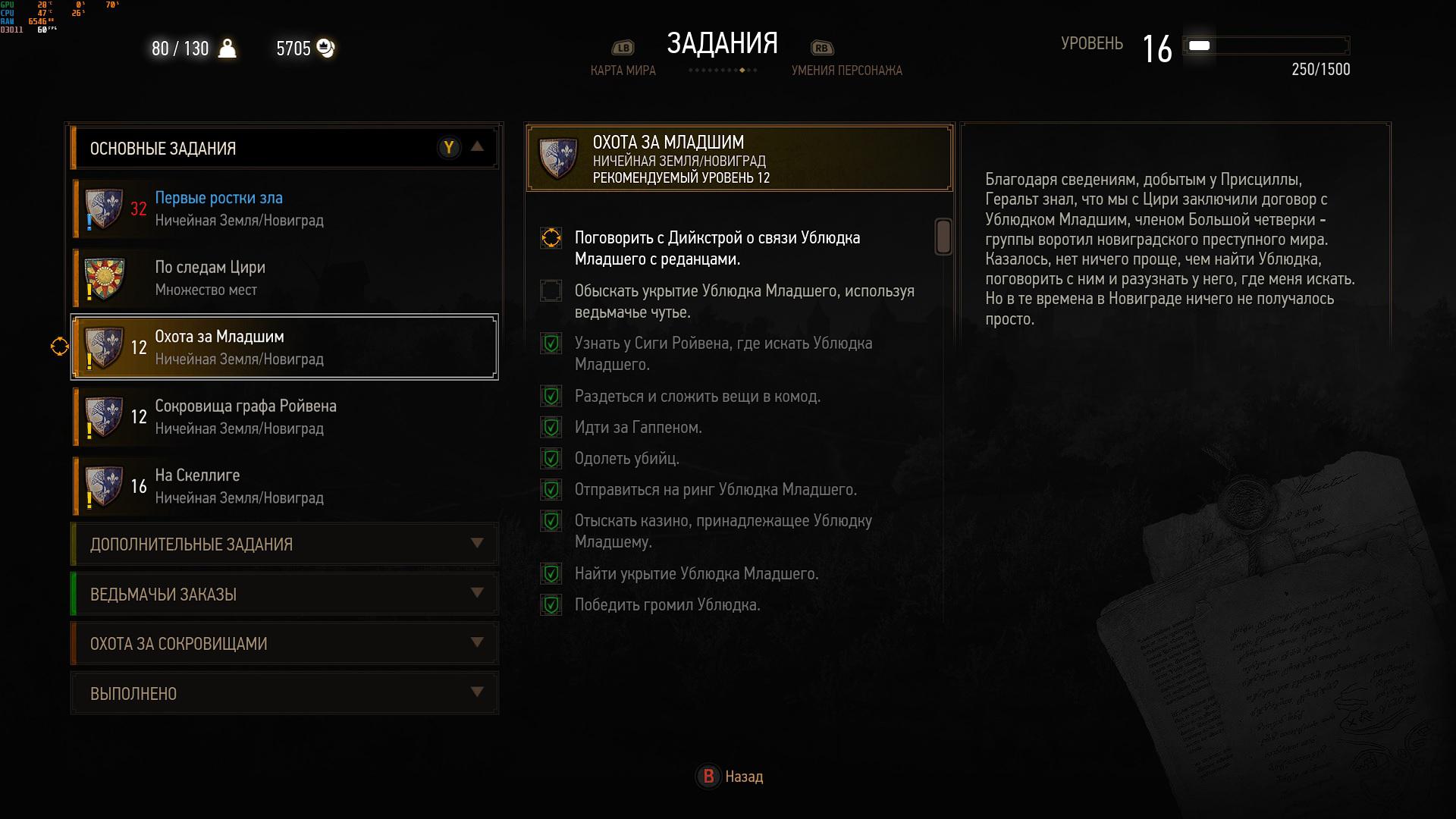This screenshot has width=1456, height=819.
Task: Open 'Охота за сокровищами' category
Action: (284, 643)
